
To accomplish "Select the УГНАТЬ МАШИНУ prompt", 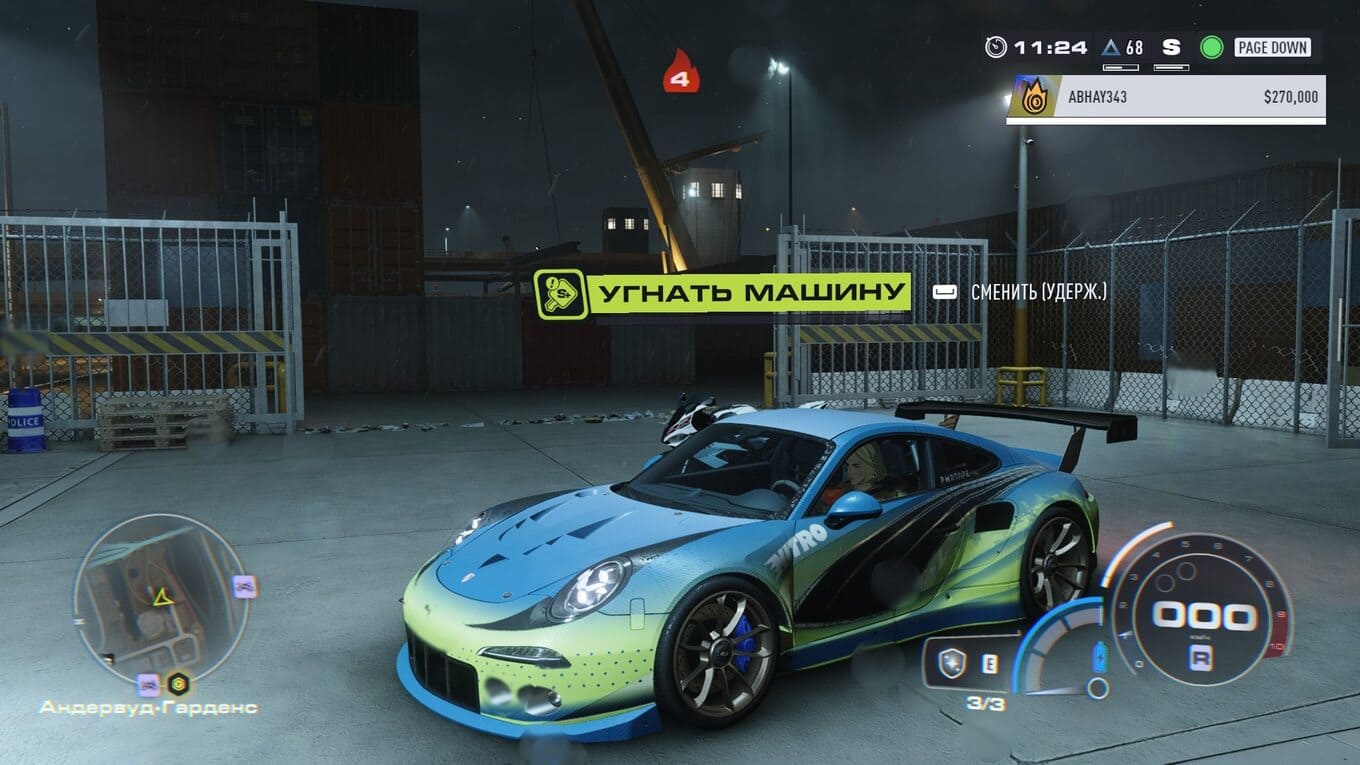I will (x=722, y=294).
